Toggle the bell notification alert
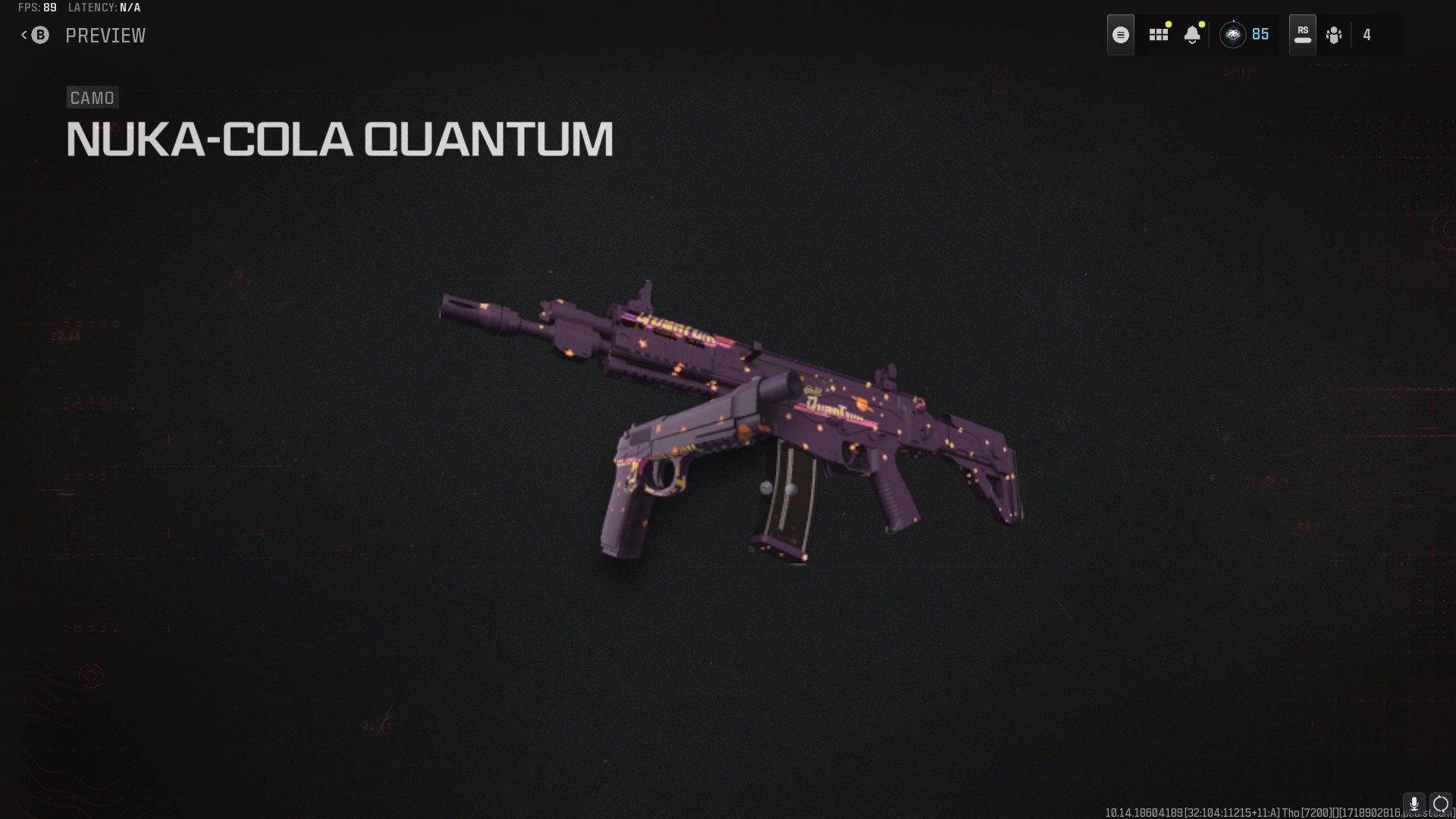 1200,24
